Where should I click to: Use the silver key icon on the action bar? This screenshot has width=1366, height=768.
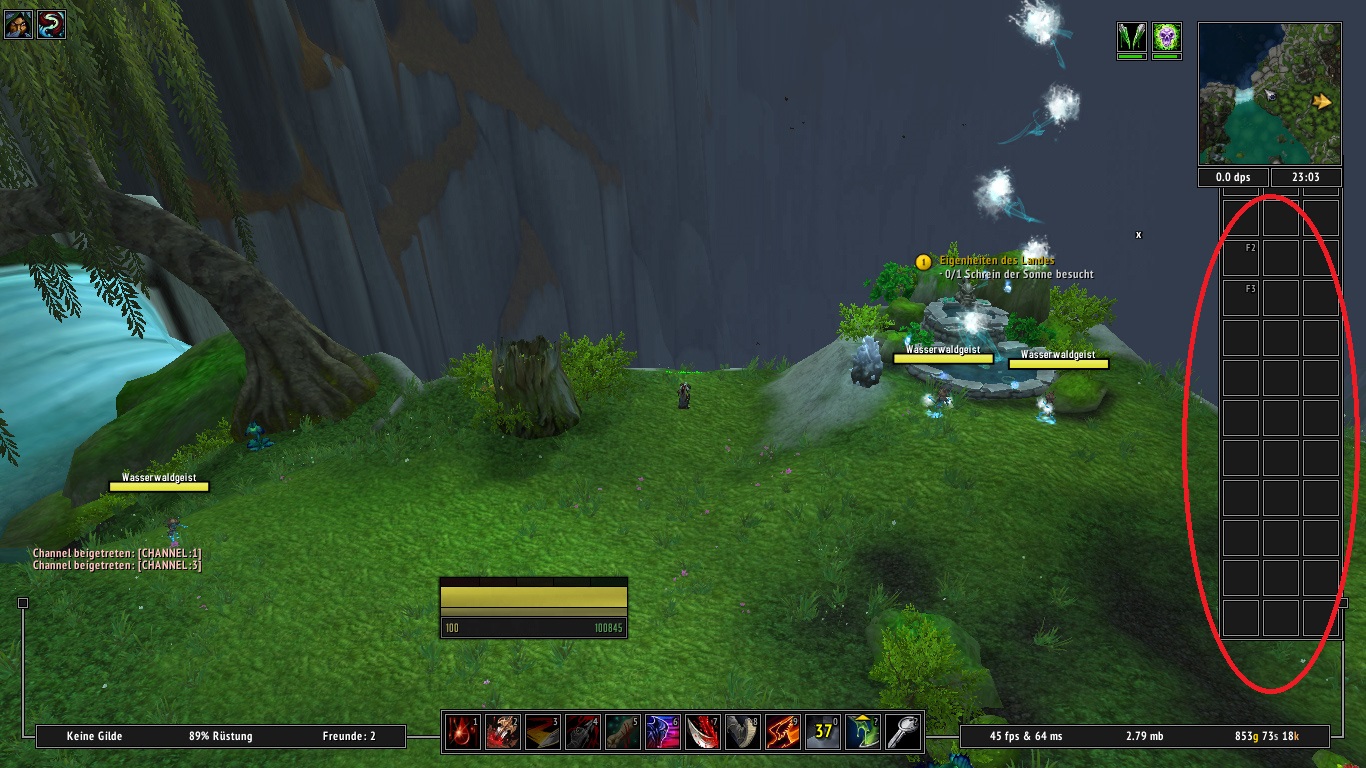[x=903, y=731]
